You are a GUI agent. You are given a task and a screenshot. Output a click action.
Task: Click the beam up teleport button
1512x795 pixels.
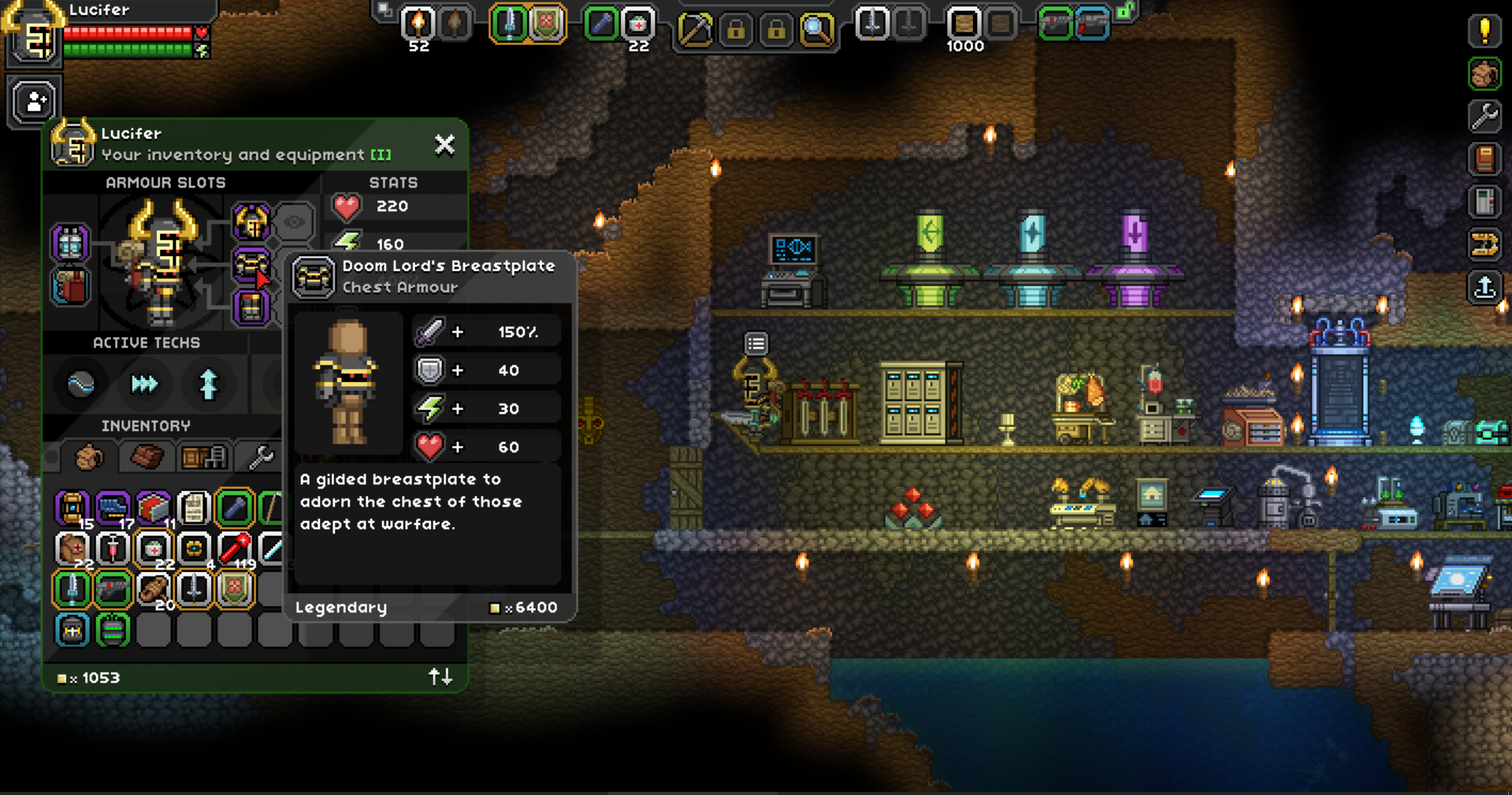pyautogui.click(x=1484, y=287)
